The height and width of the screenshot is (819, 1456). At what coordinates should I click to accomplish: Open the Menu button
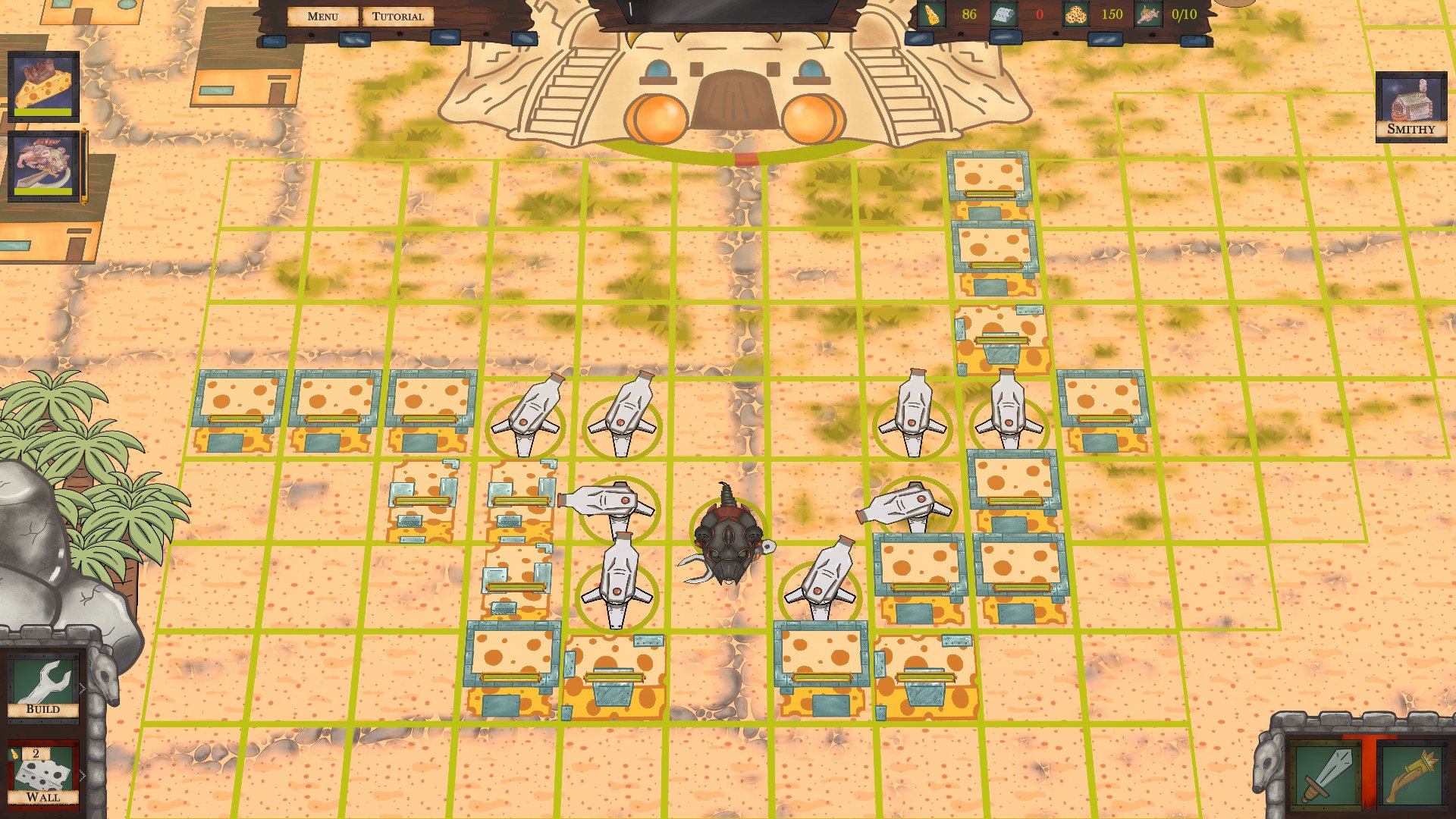click(x=322, y=17)
